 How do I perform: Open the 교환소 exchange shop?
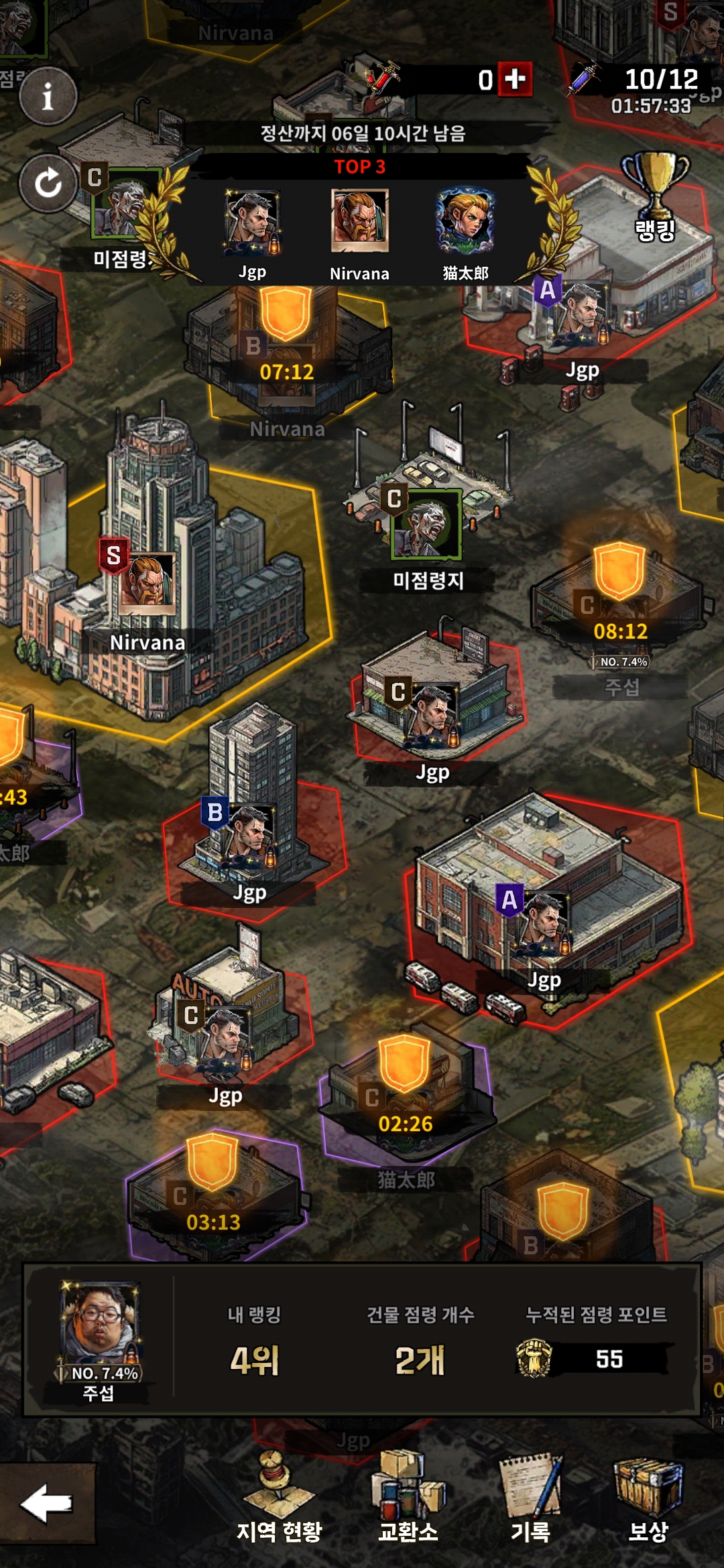click(x=408, y=1500)
